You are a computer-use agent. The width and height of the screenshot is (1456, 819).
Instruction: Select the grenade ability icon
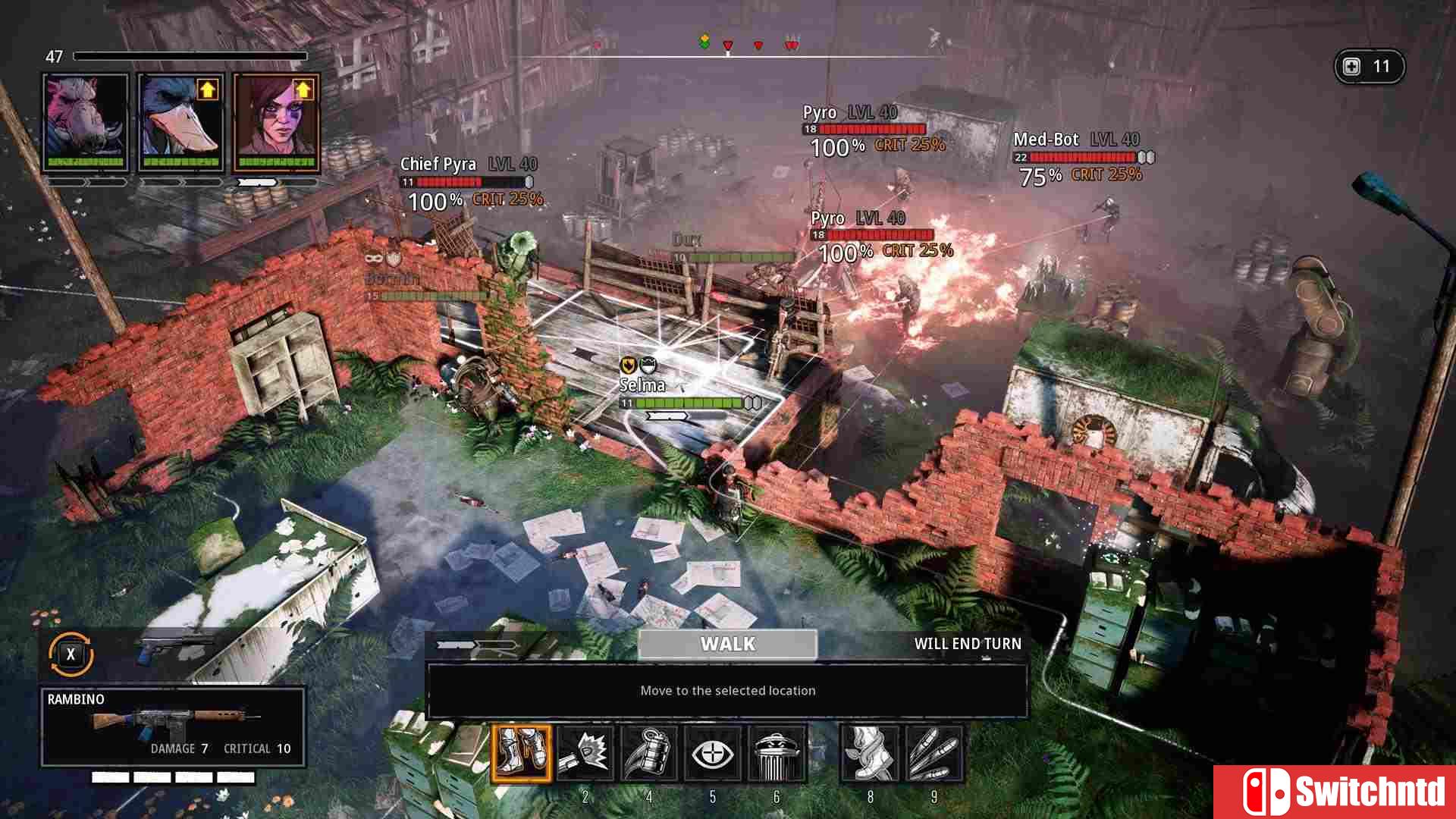click(x=648, y=753)
